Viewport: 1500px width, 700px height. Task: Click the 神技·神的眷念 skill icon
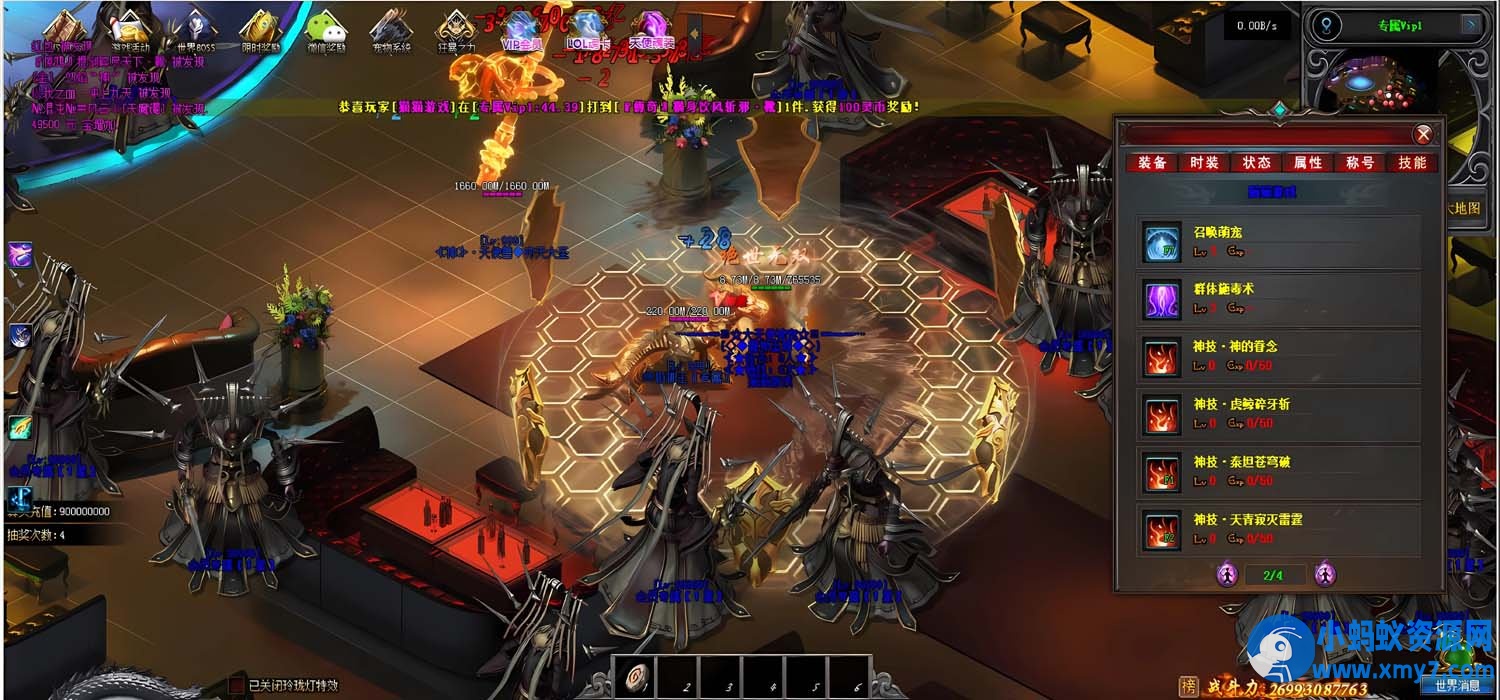pyautogui.click(x=1162, y=357)
